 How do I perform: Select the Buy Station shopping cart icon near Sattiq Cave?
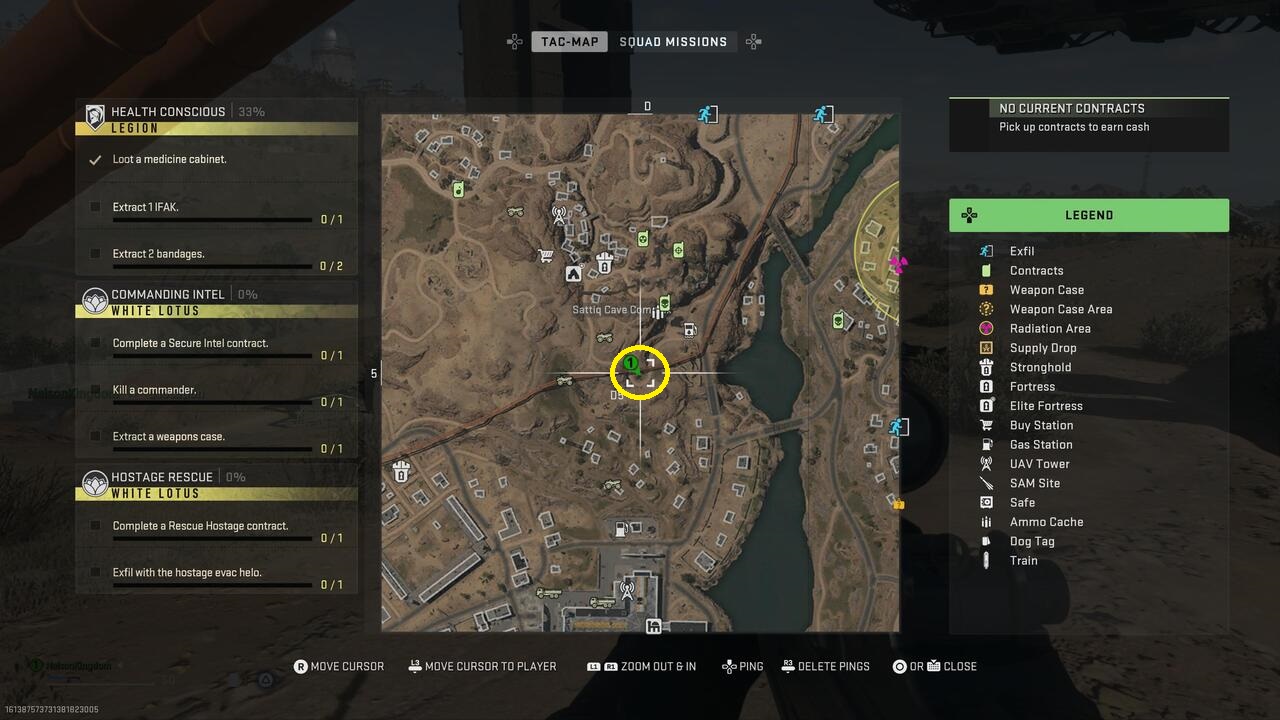tap(544, 256)
